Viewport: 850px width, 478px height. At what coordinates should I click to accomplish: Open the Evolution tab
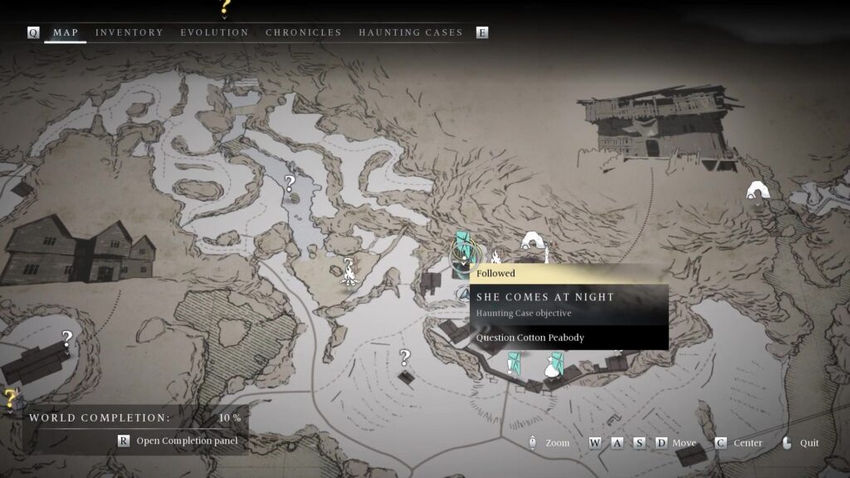(x=214, y=33)
